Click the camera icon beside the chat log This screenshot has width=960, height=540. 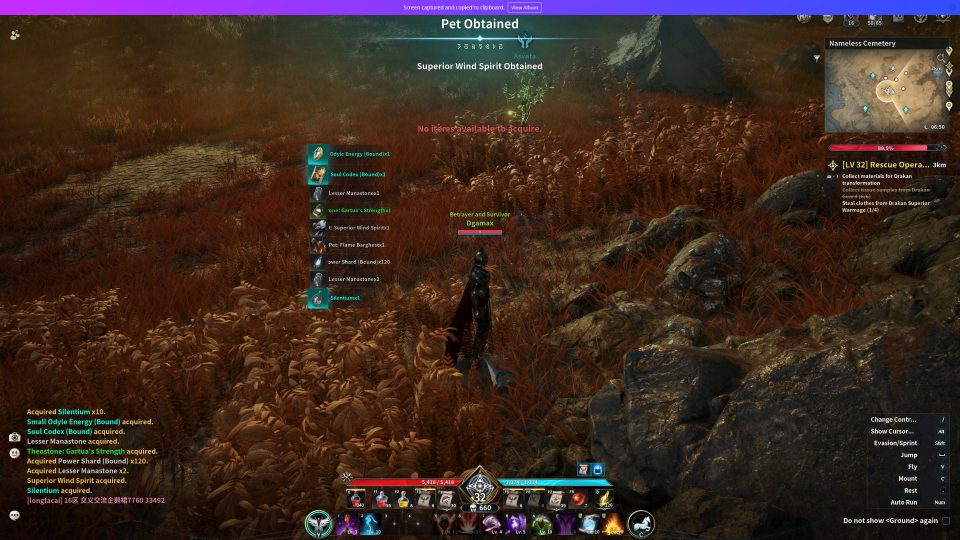tap(15, 437)
